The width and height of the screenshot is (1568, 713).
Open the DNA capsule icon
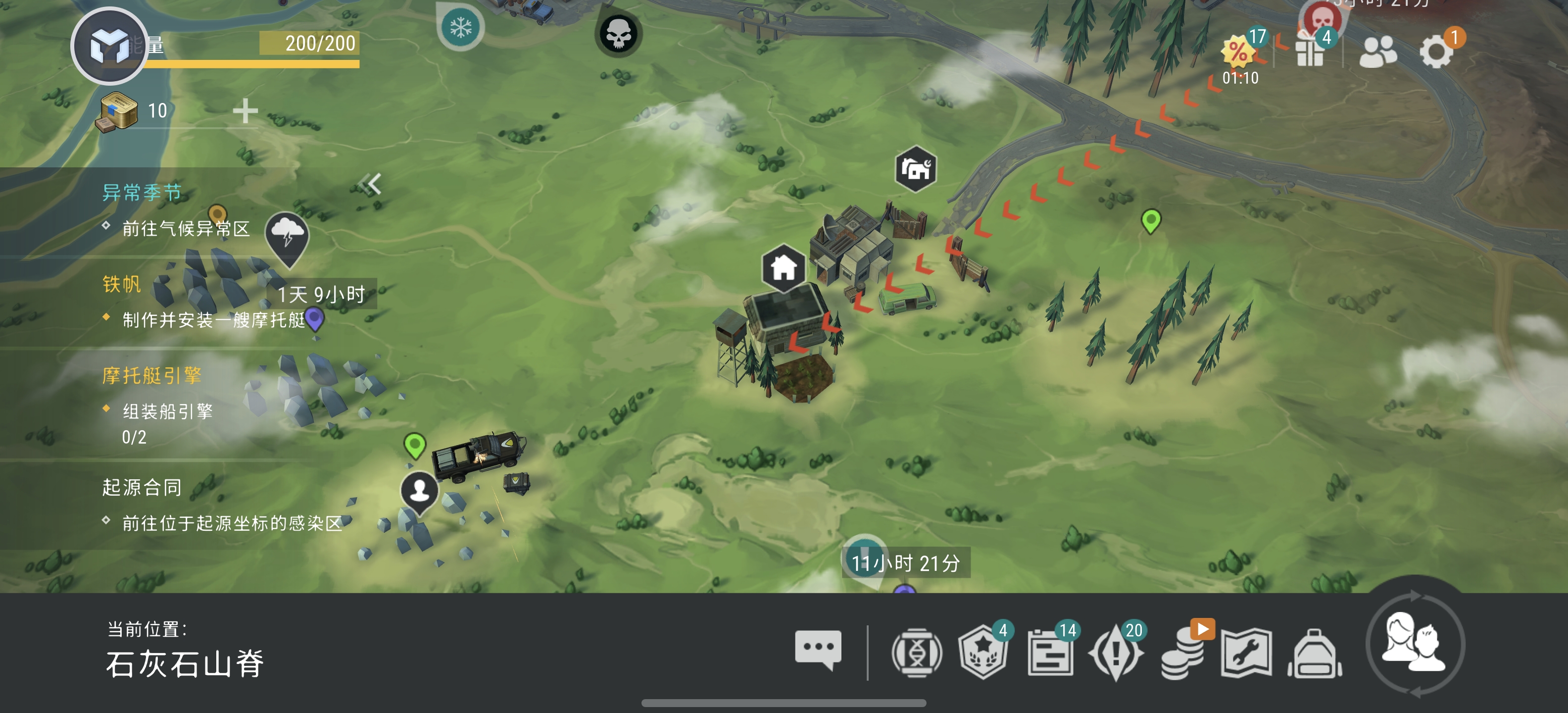tap(916, 653)
